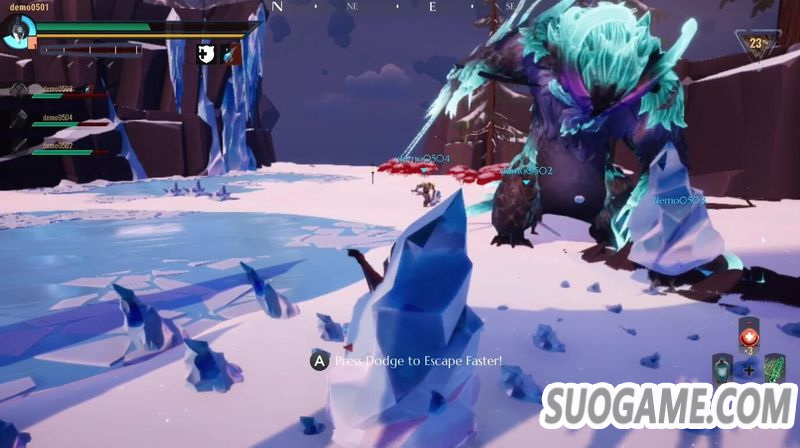
Task: Inspect the white shield buff icon
Action: [206, 53]
